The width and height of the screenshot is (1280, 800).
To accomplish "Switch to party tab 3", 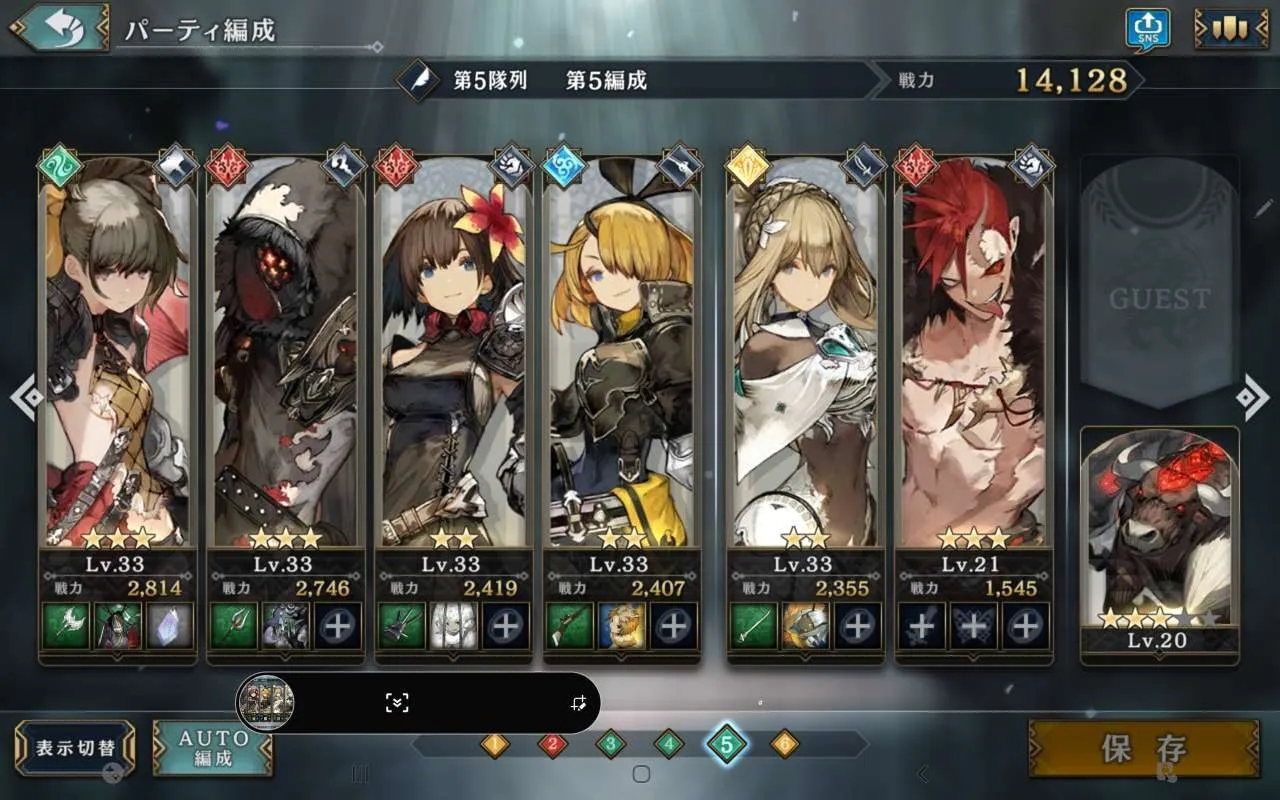I will point(610,744).
